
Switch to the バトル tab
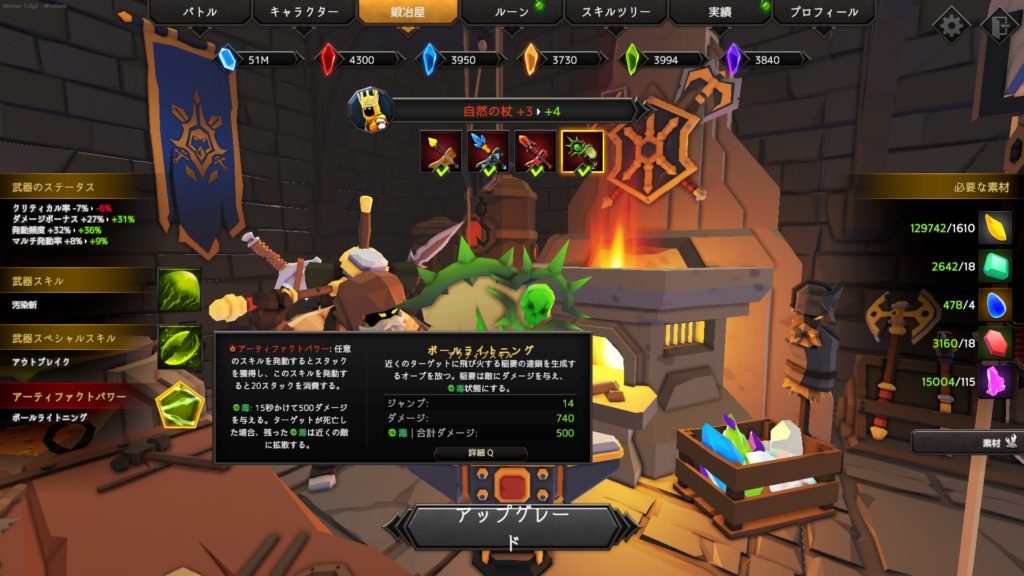click(x=198, y=13)
